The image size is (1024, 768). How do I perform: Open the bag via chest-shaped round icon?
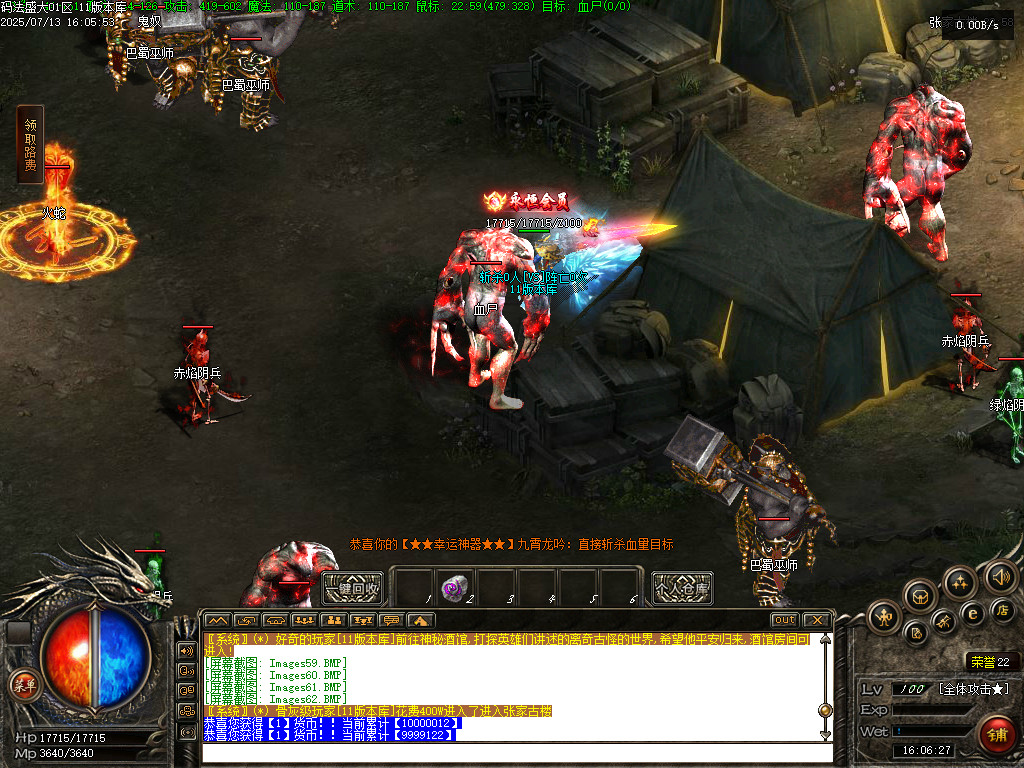point(920,596)
